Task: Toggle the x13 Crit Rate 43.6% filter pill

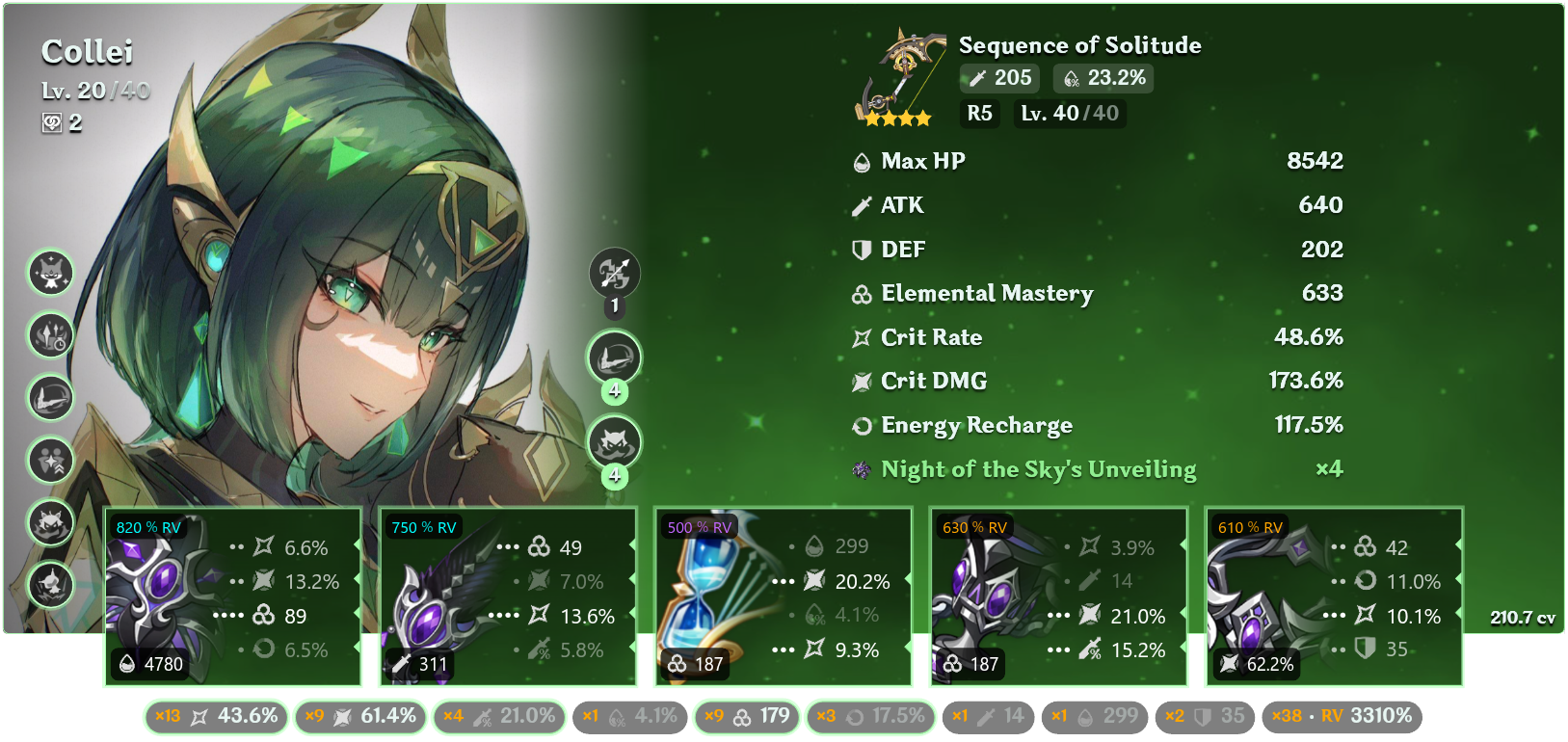Action: [216, 716]
